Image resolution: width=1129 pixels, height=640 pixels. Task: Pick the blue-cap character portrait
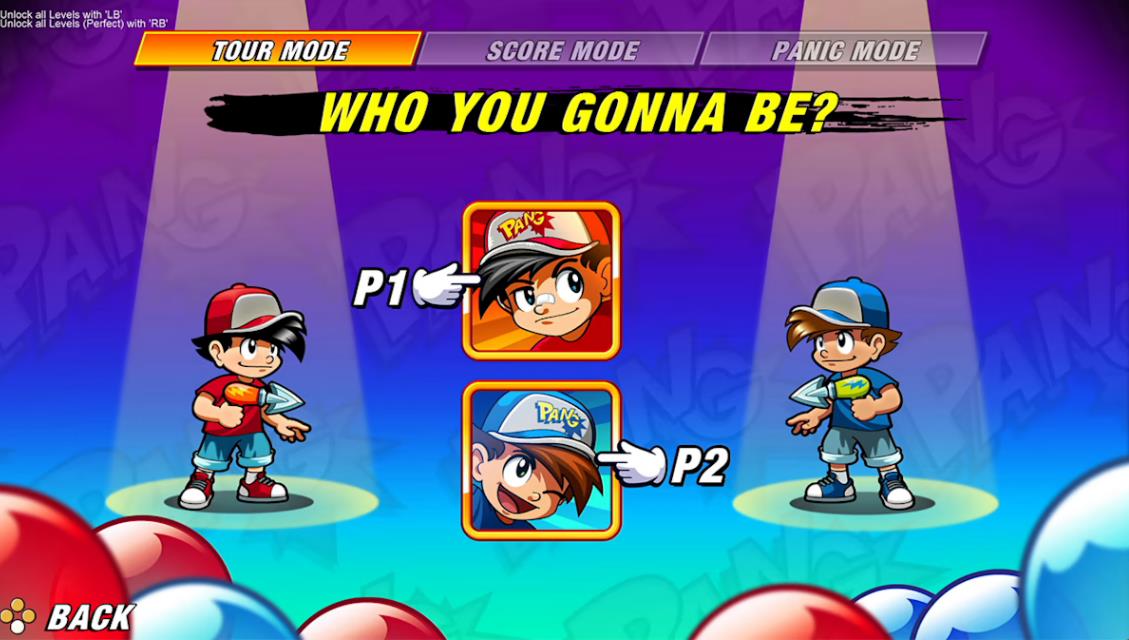click(541, 460)
